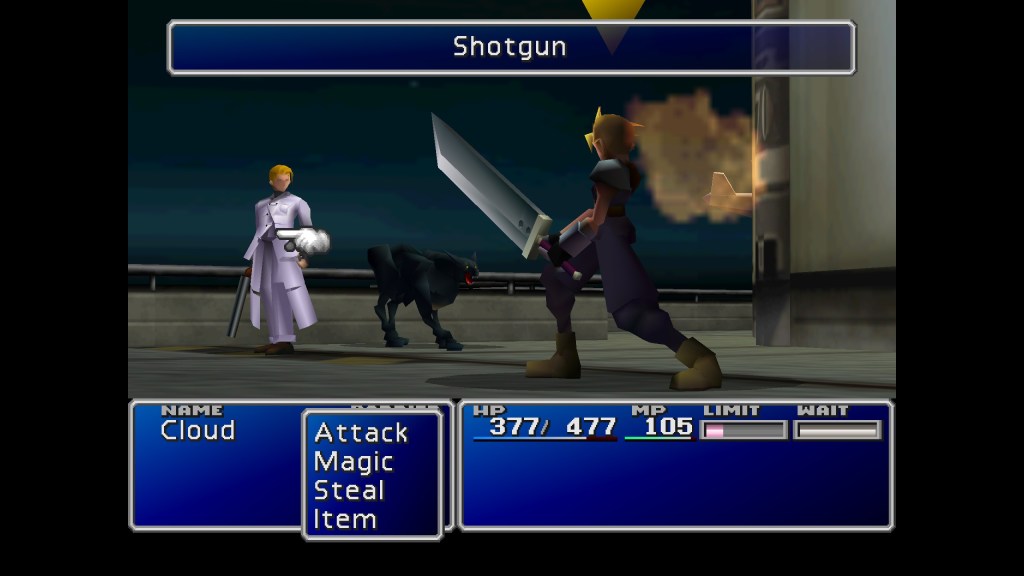1024x576 pixels.
Task: Select the Attack command
Action: click(x=361, y=433)
